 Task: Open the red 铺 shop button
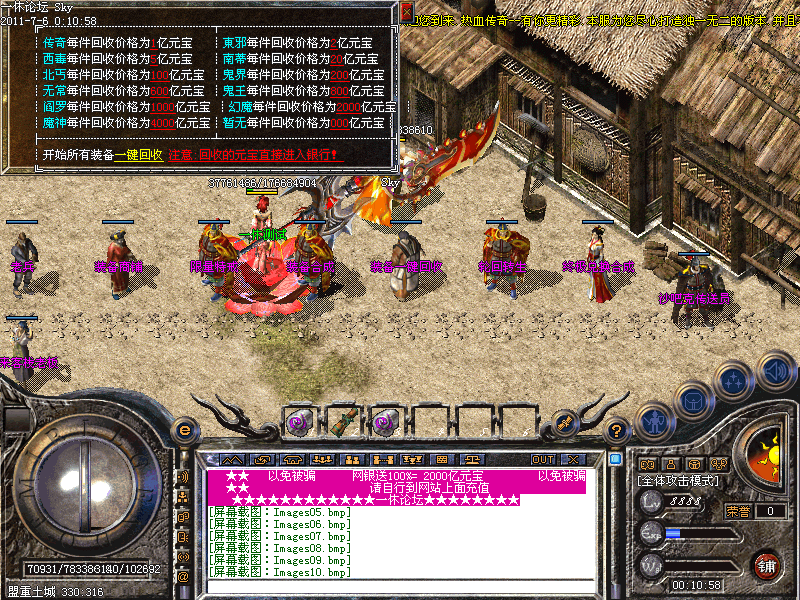click(768, 565)
